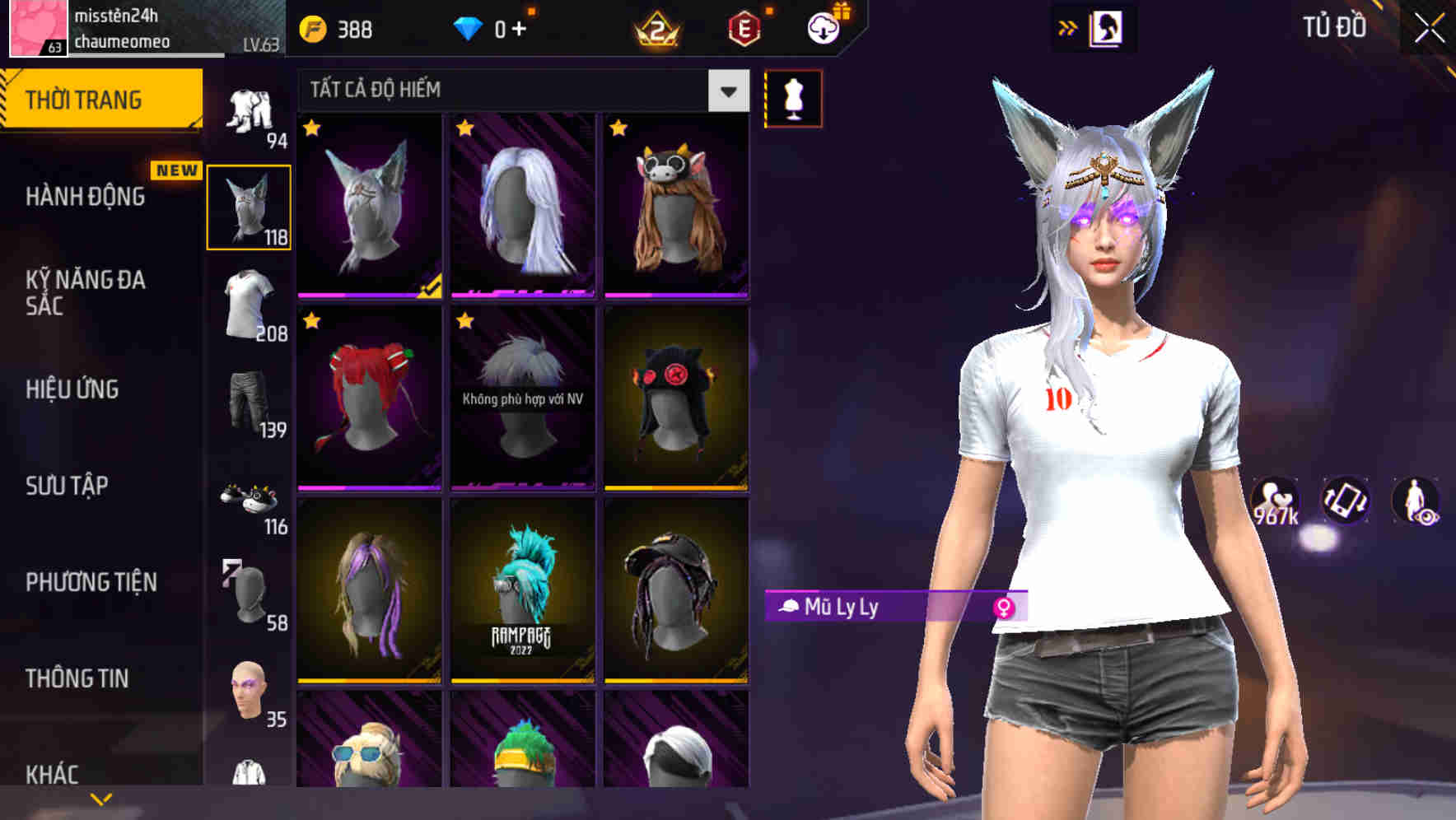Select the PHƯƠNG TIỆN sidebar entry
The image size is (1456, 820).
coord(91,581)
